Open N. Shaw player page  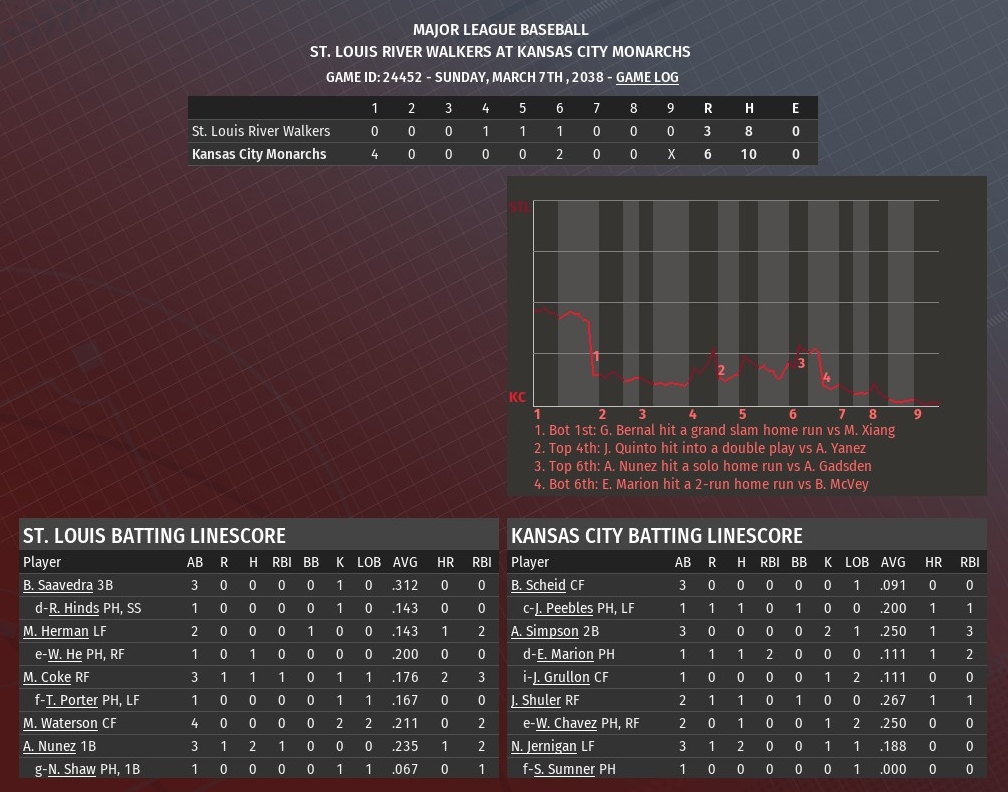click(70, 769)
